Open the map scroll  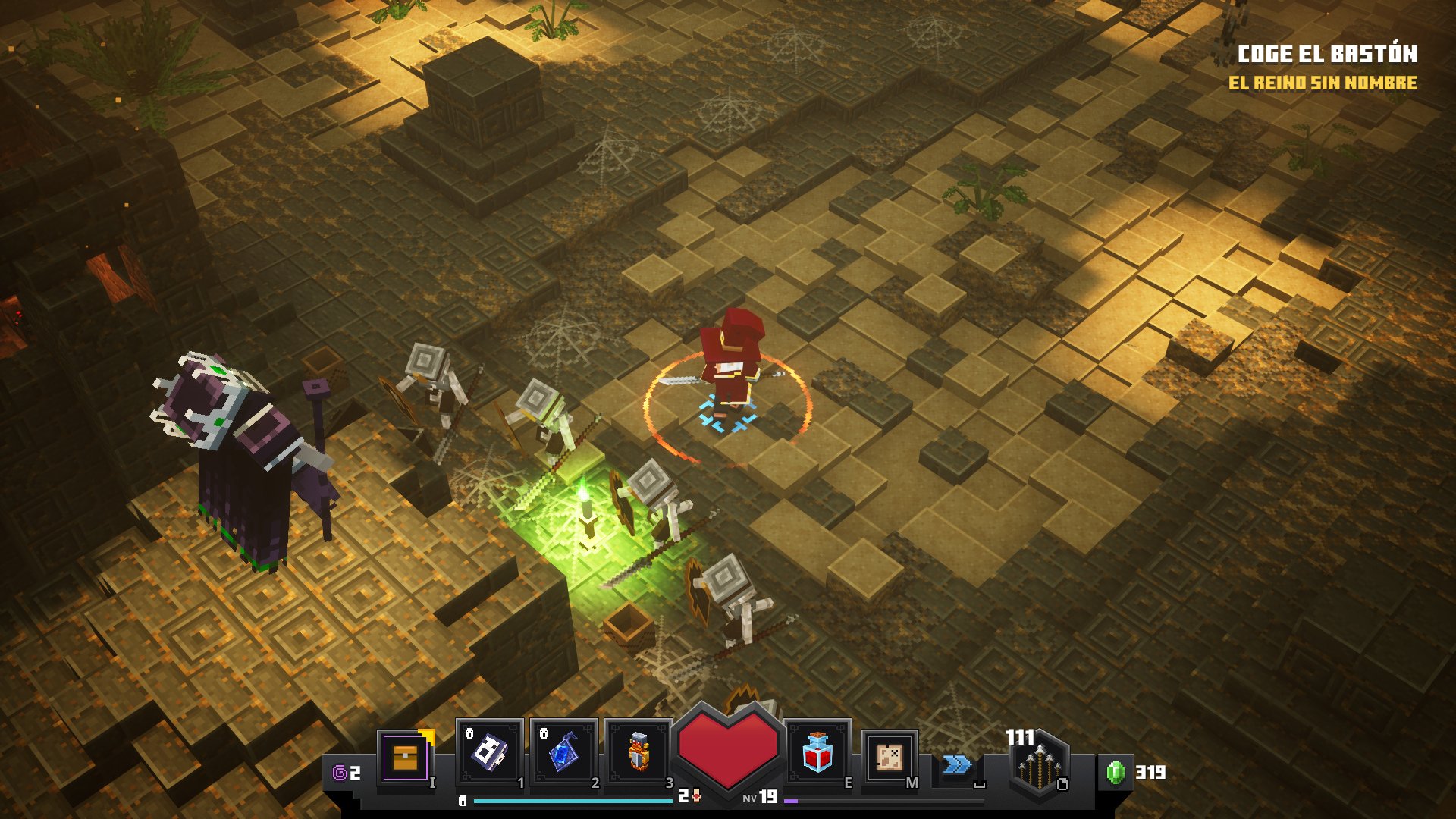[x=890, y=758]
